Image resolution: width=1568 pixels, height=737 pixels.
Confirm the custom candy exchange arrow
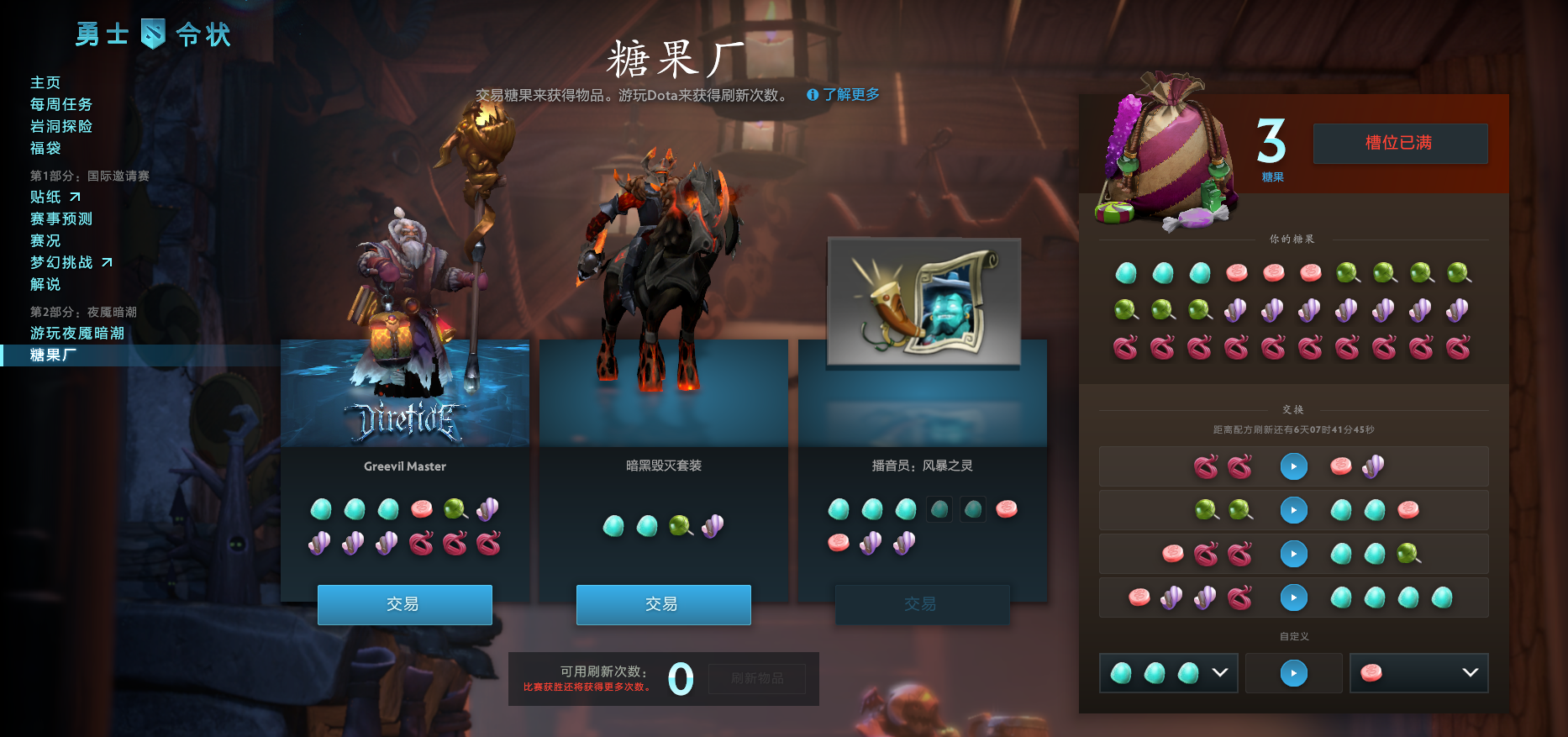click(1293, 673)
